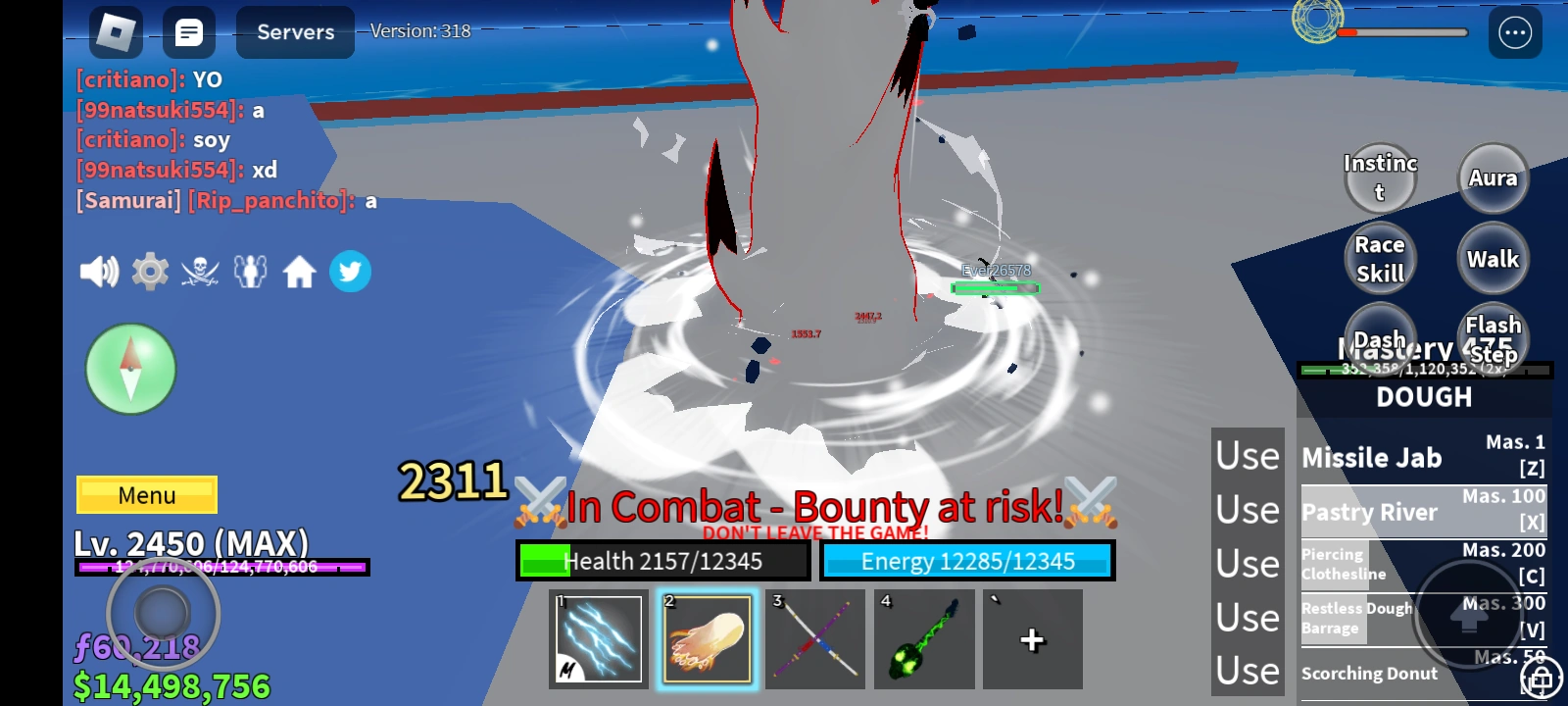This screenshot has height=706, width=1568.
Task: Select the Dough fruit in hotbar slot 2
Action: (707, 638)
